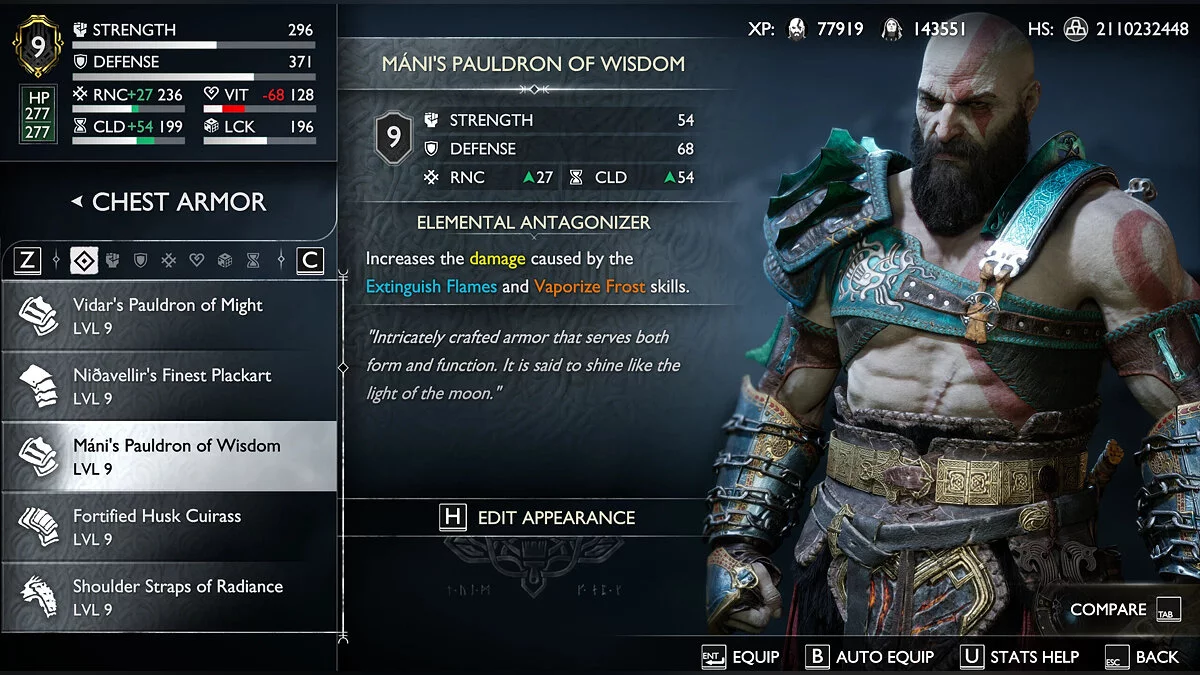
Task: Go back from the Chest Armor header
Action: [76, 202]
